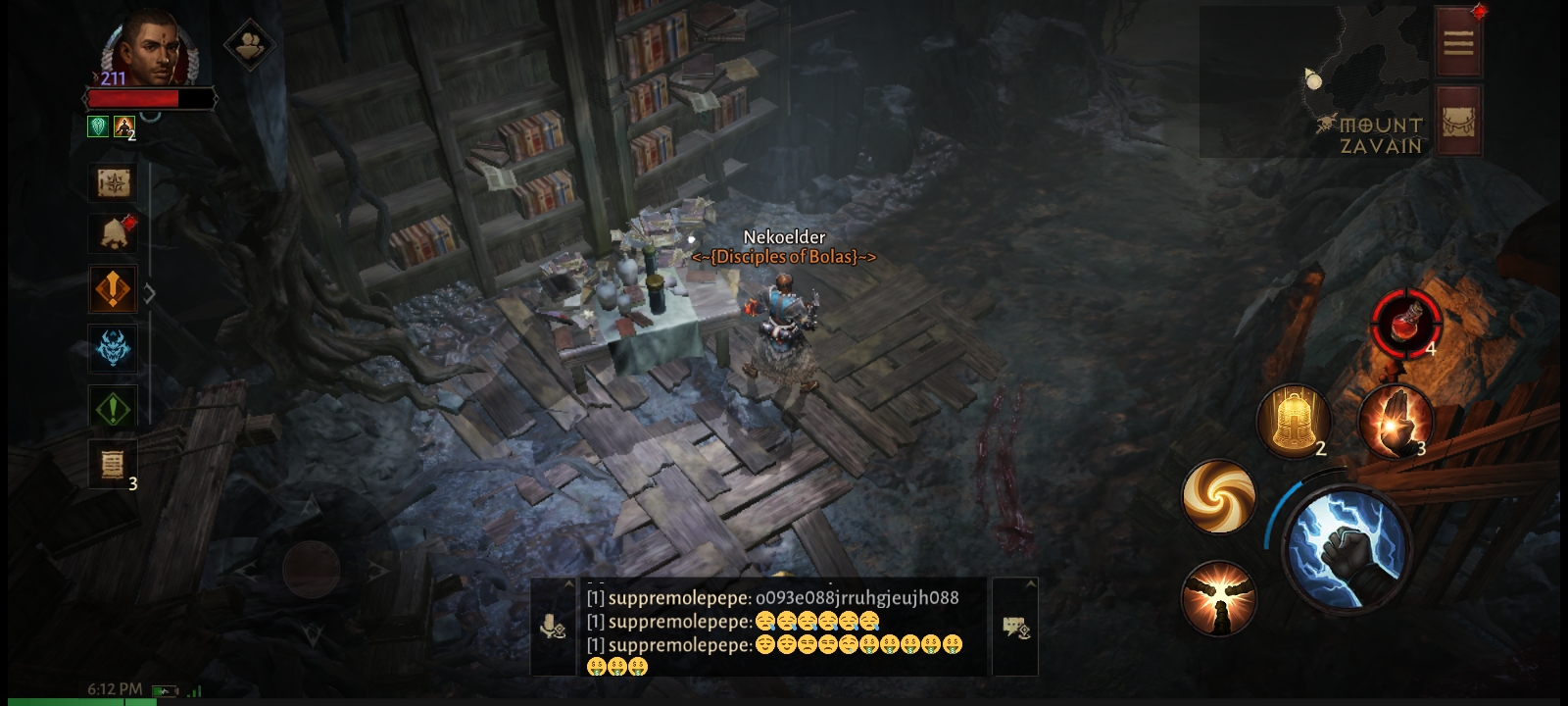1568x706 pixels.
Task: Open the bell notifications icon
Action: 114,233
